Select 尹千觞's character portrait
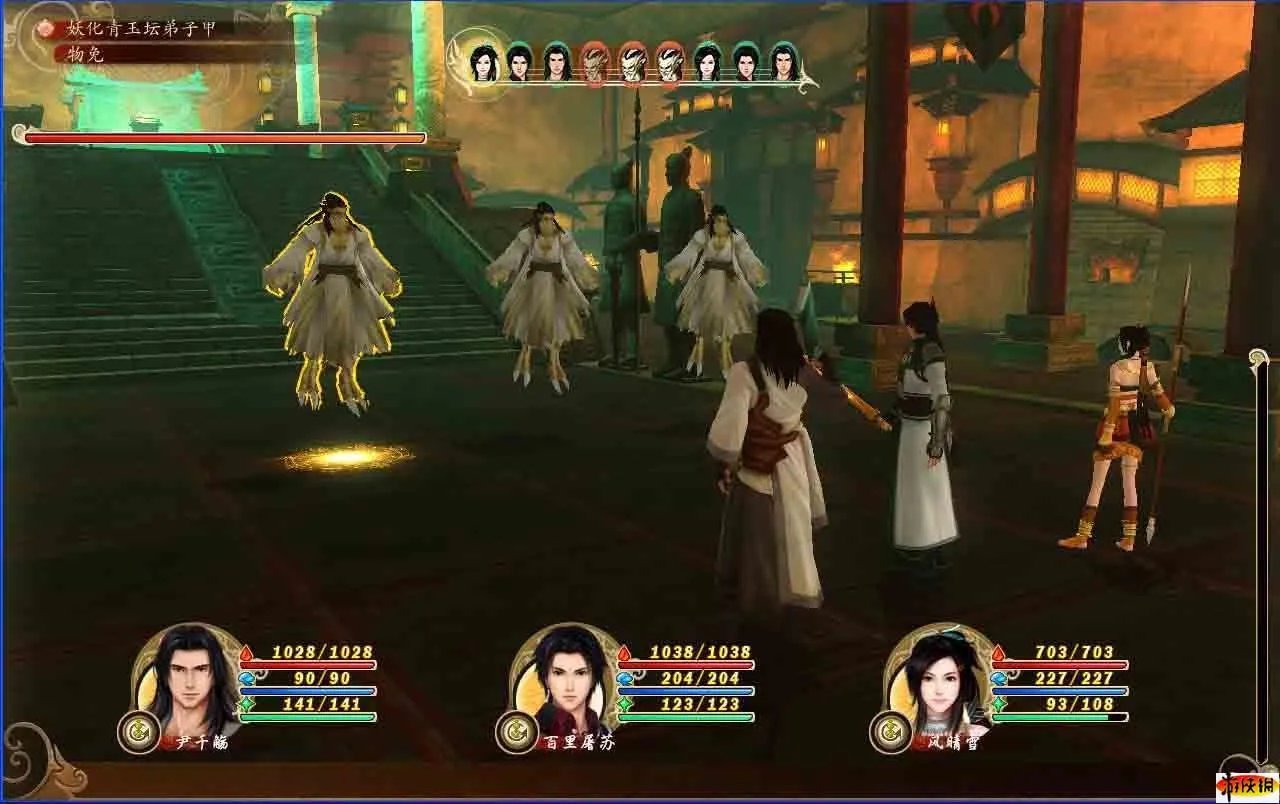The height and width of the screenshot is (804, 1280). click(x=187, y=677)
